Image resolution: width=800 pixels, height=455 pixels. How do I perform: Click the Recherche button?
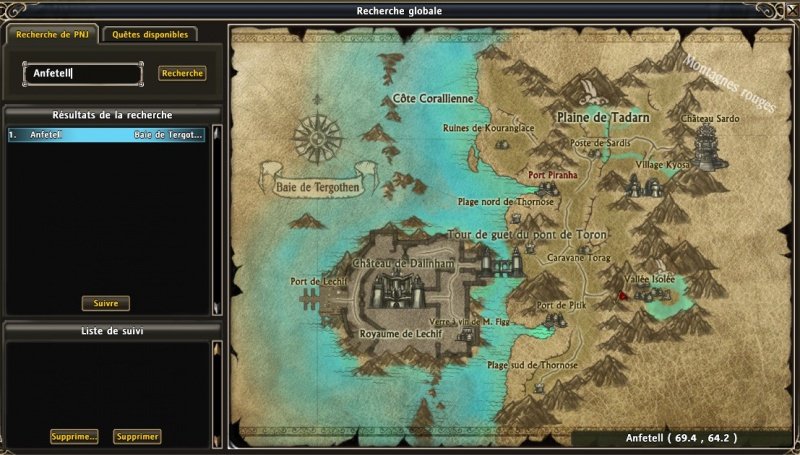182,73
